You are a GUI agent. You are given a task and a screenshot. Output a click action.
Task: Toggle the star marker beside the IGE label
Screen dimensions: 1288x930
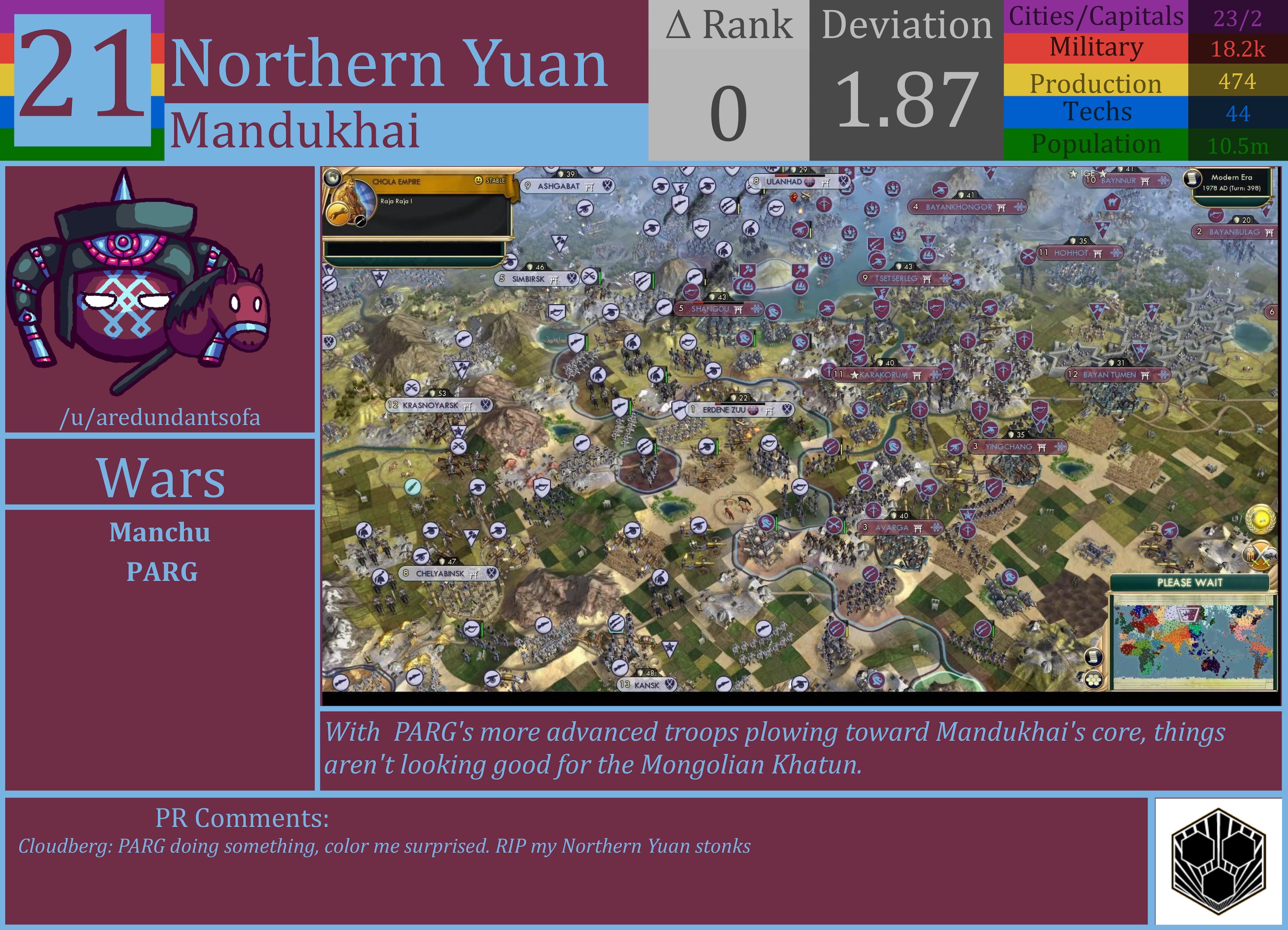tap(1074, 174)
